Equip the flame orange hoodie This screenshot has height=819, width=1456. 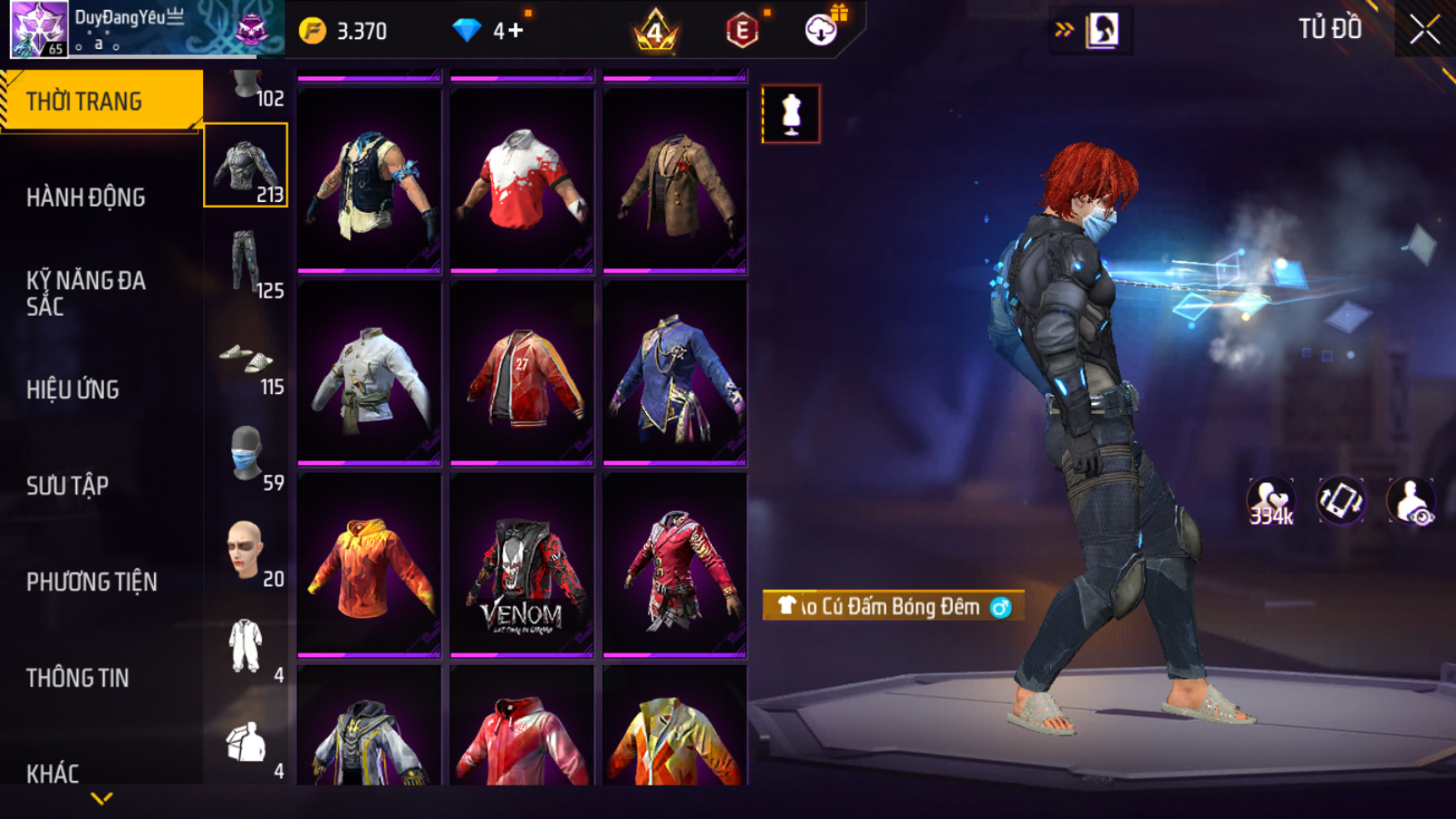pyautogui.click(x=368, y=565)
